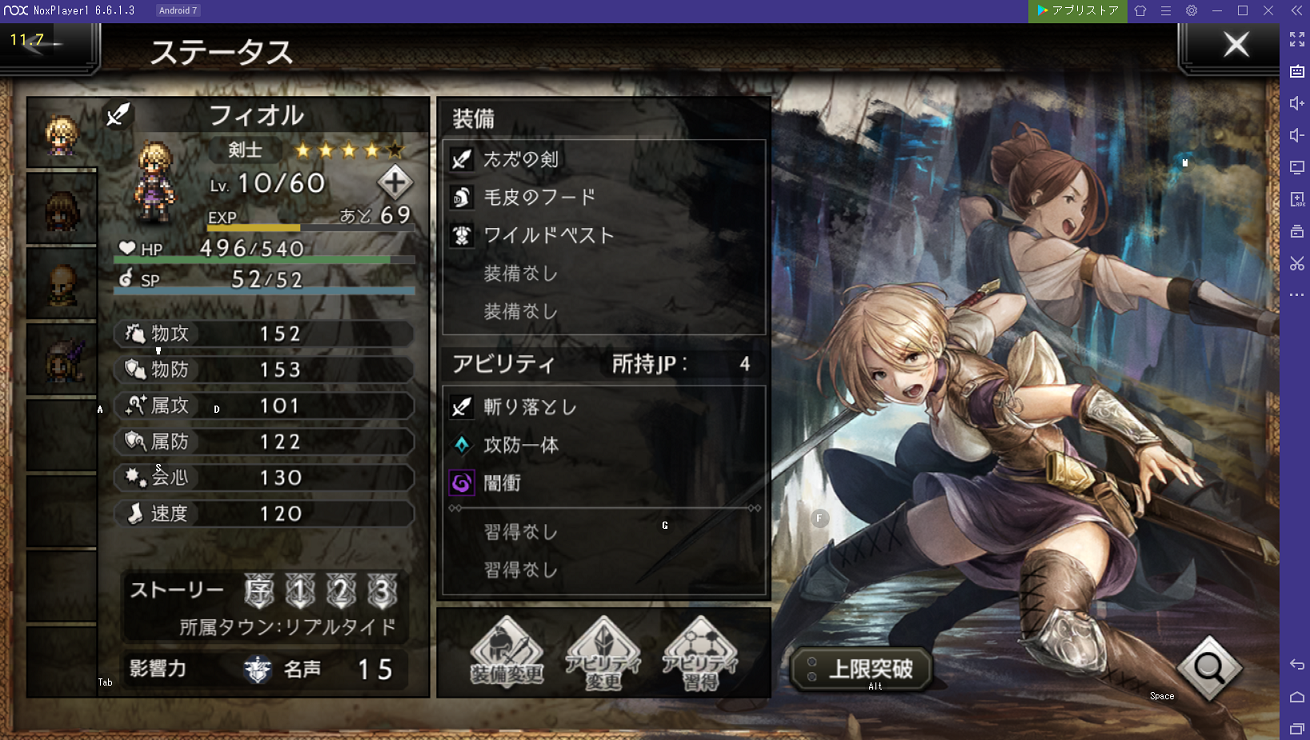Screen dimensions: 1310x740
Task: Click the EXP progress bar
Action: [x=310, y=228]
